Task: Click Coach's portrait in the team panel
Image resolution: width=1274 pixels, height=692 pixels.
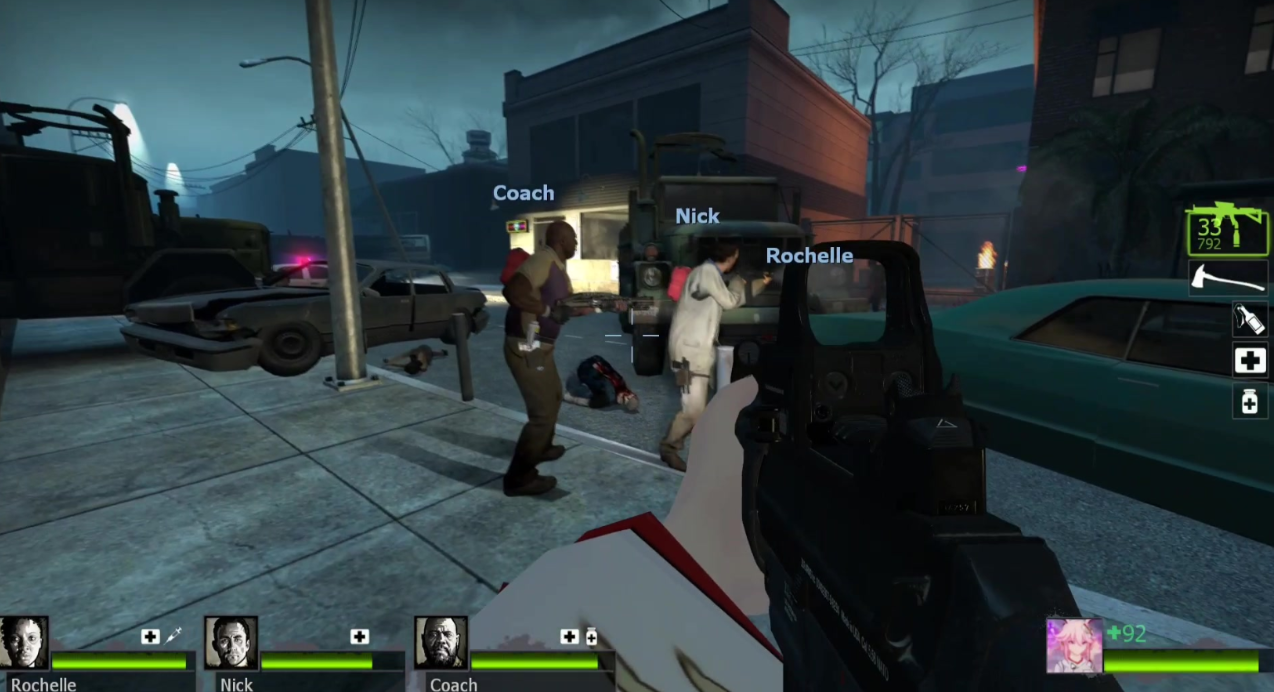Action: (x=441, y=643)
